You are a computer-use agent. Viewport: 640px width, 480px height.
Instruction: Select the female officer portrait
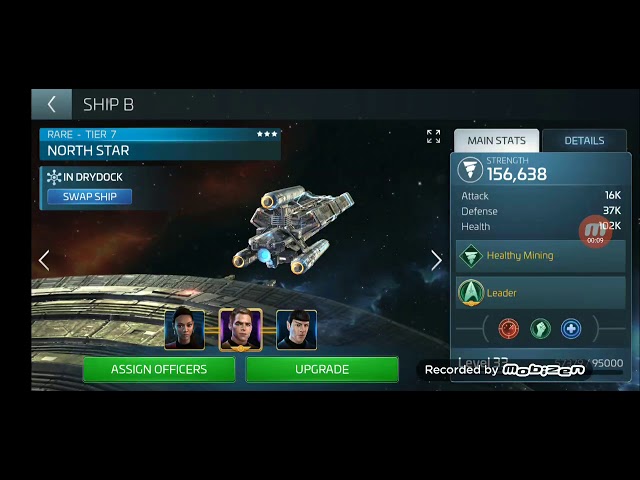click(x=184, y=330)
